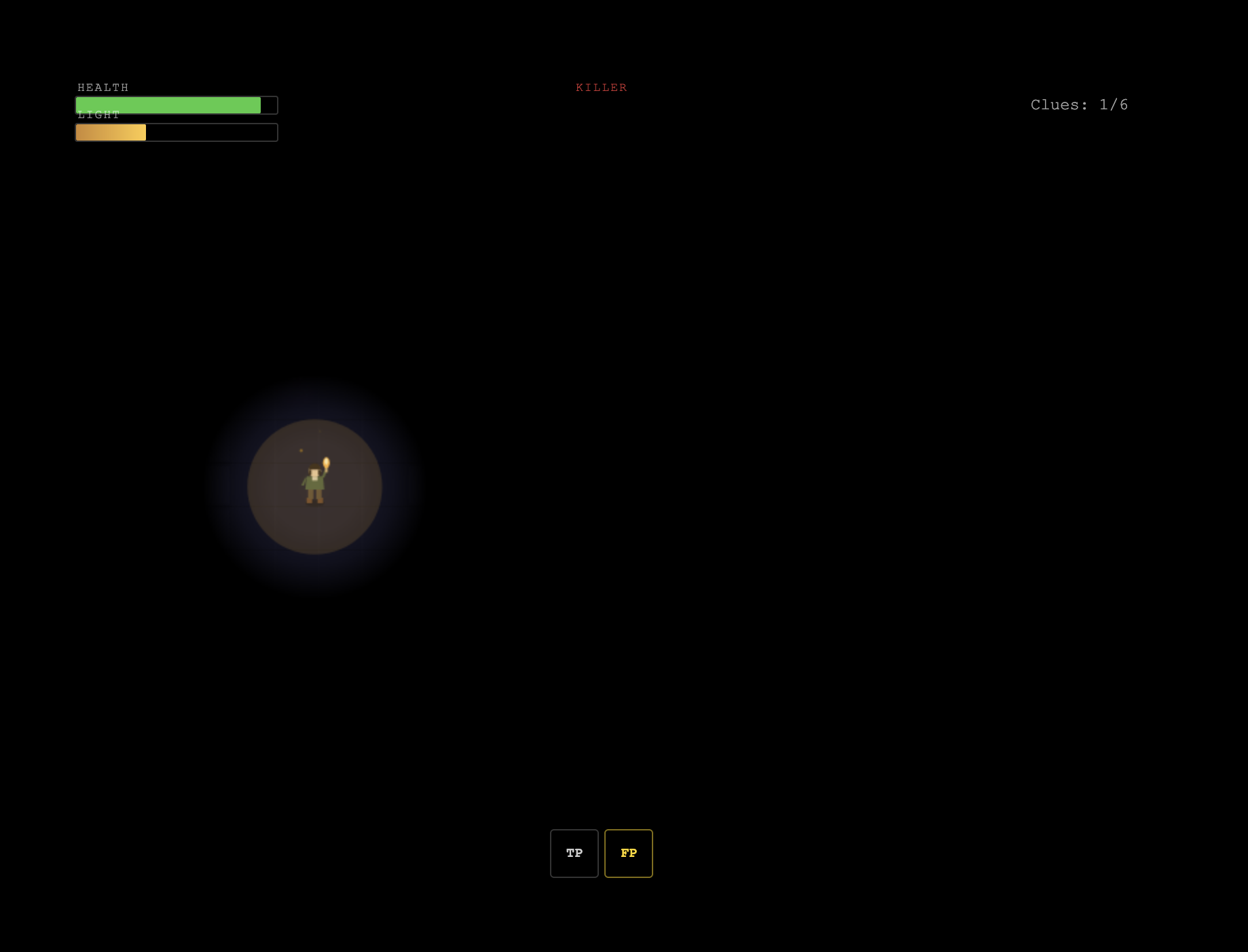
Task: Click the small ember particle above the character
Action: [301, 451]
